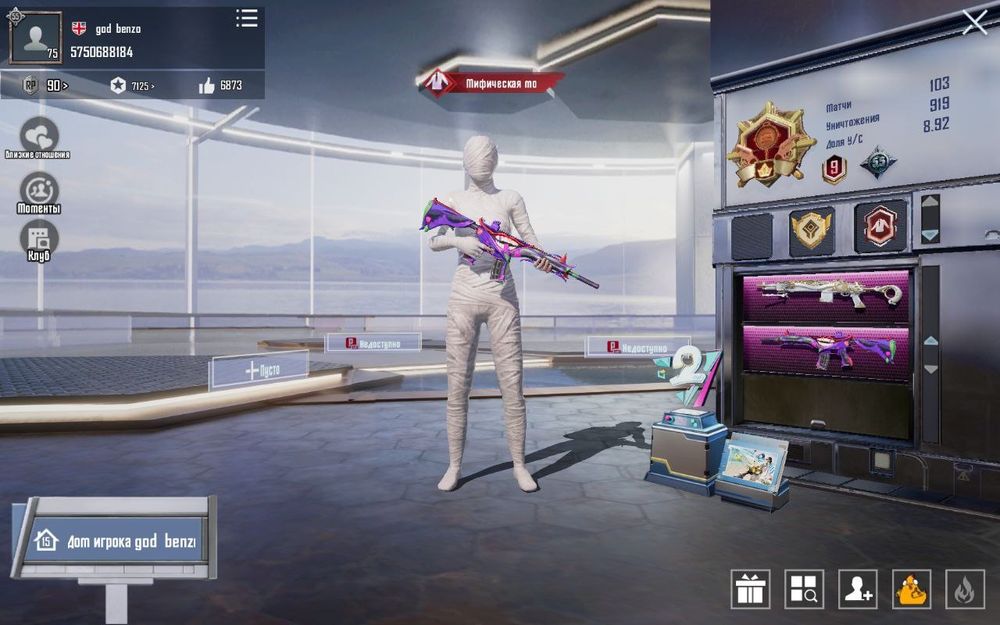Click the empty Пусто slot with plus sign

[x=259, y=370]
